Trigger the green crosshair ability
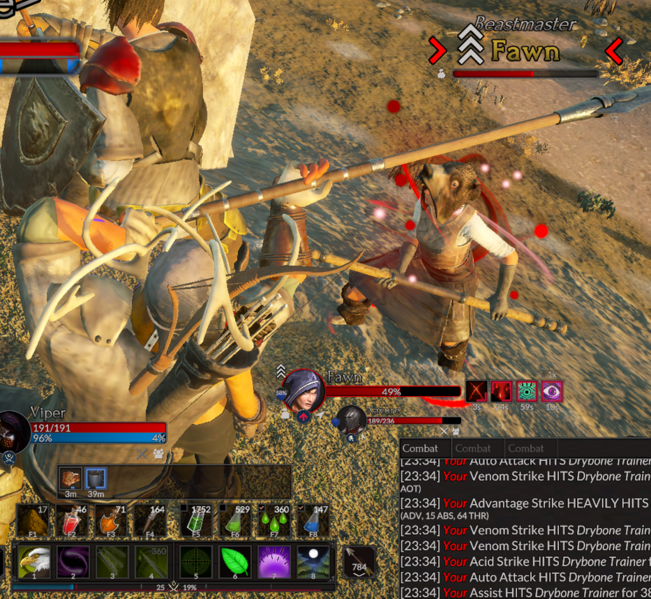 194,562
